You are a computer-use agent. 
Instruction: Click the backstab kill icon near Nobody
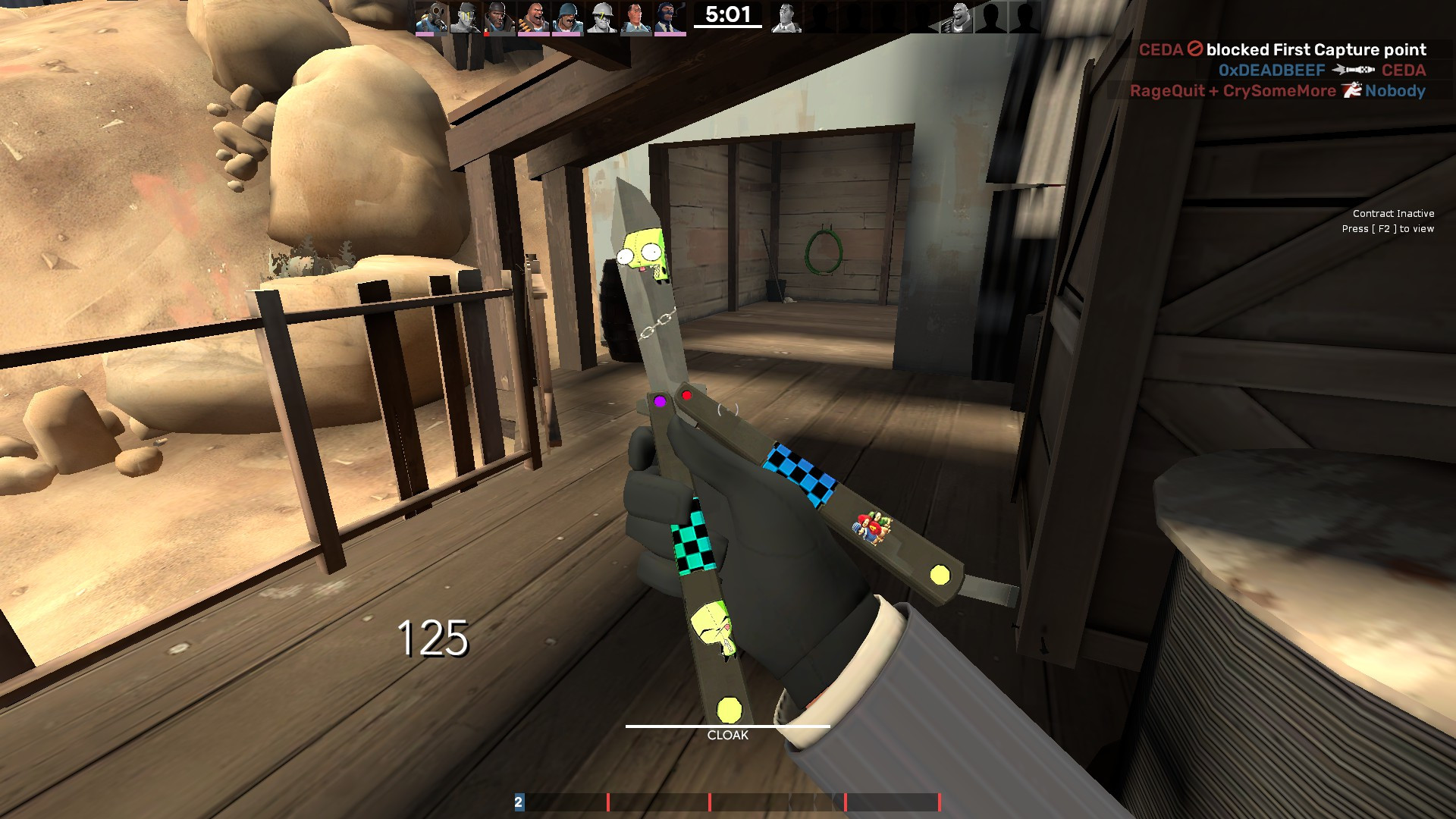[x=1351, y=90]
